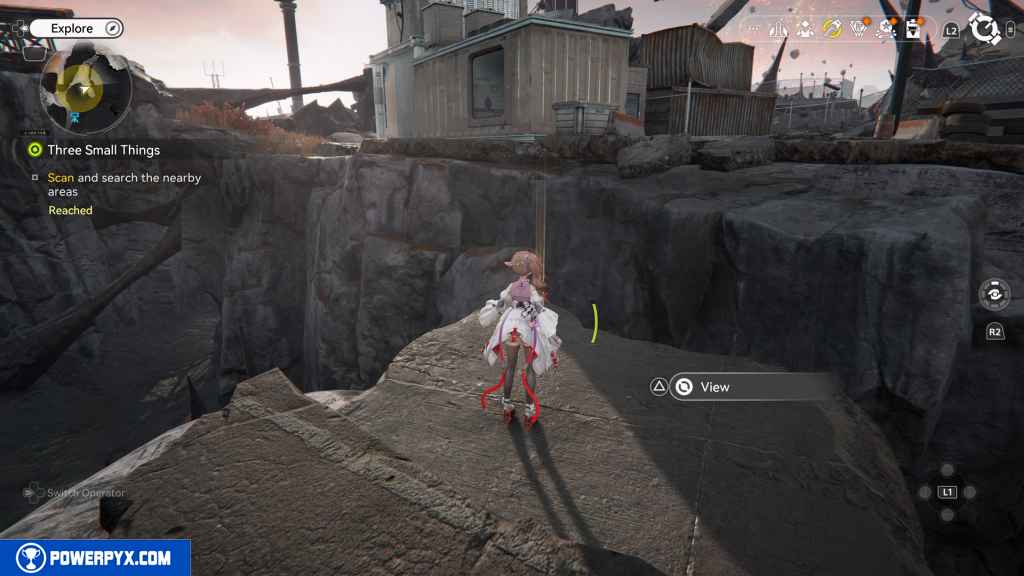Click the PowerPyx.com watermark logo
Viewport: 1024px width, 576px height.
[x=95, y=558]
